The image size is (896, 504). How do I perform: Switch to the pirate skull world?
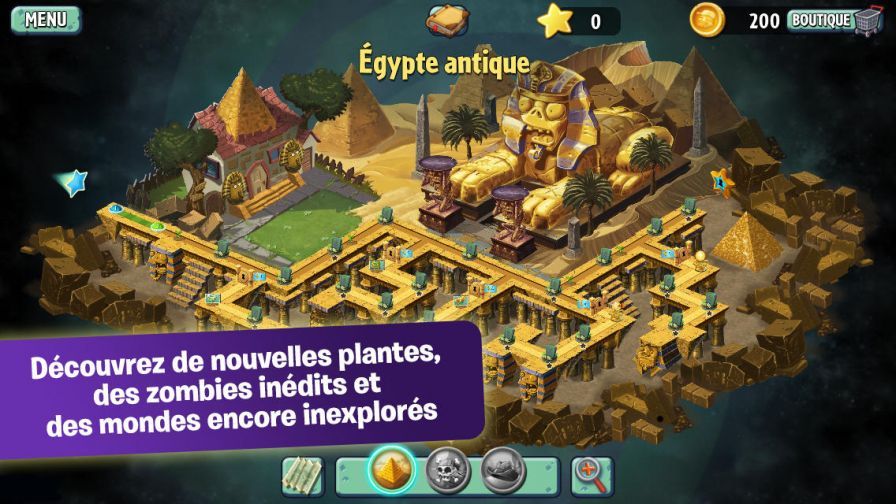coord(447,470)
